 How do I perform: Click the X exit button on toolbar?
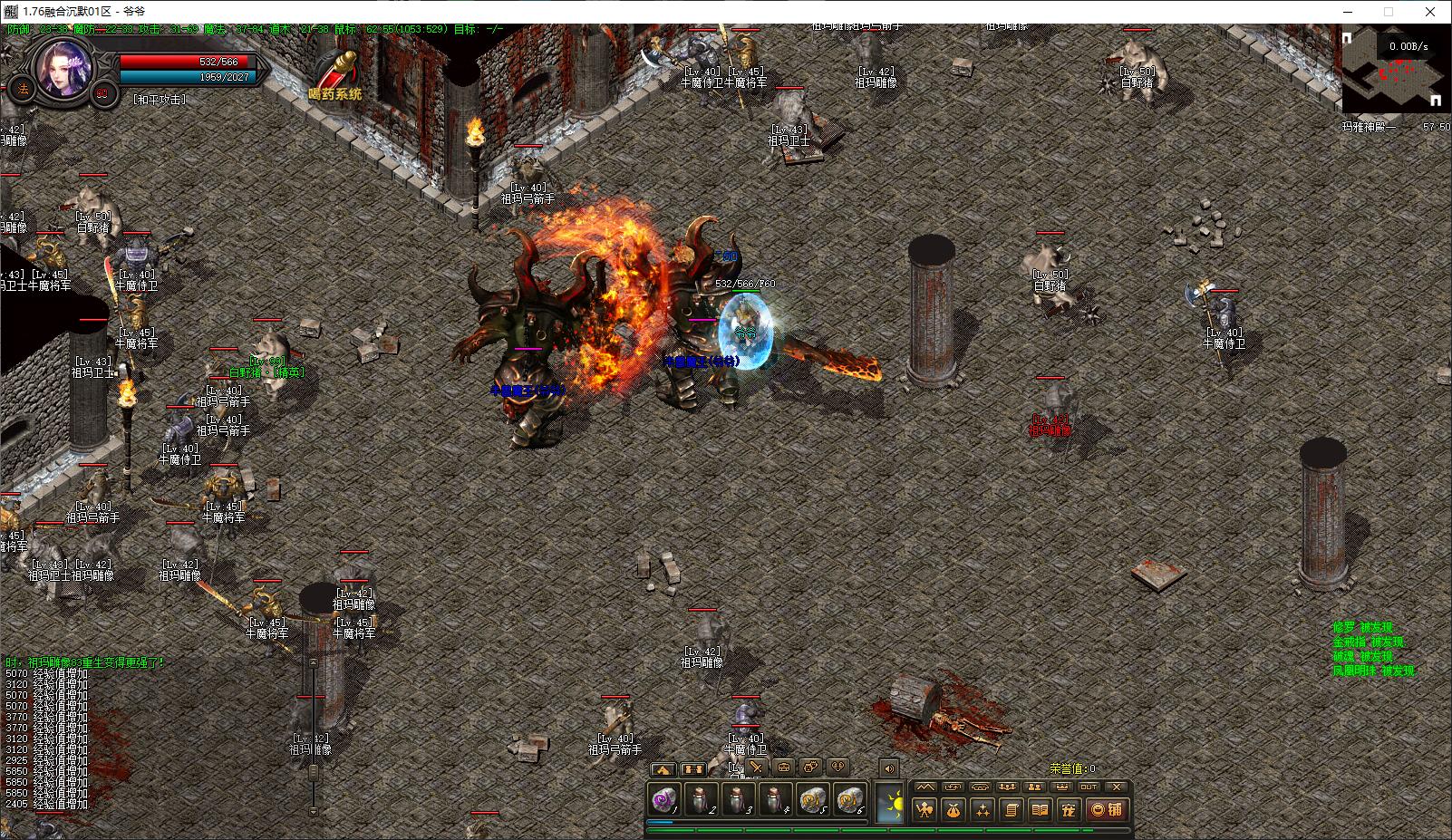(x=1117, y=787)
